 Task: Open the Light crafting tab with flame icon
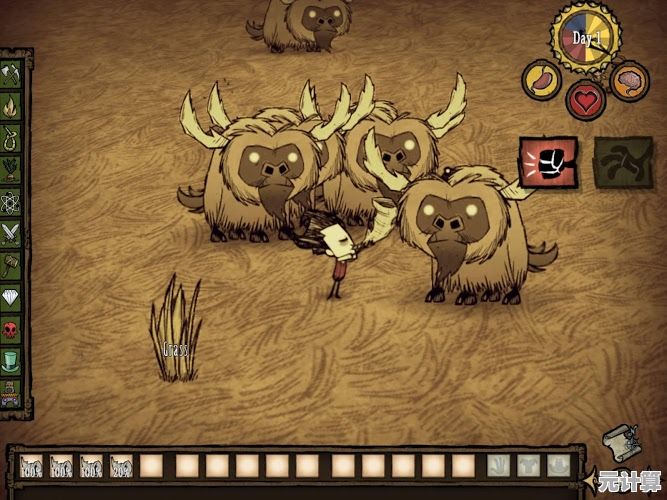pyautogui.click(x=12, y=105)
